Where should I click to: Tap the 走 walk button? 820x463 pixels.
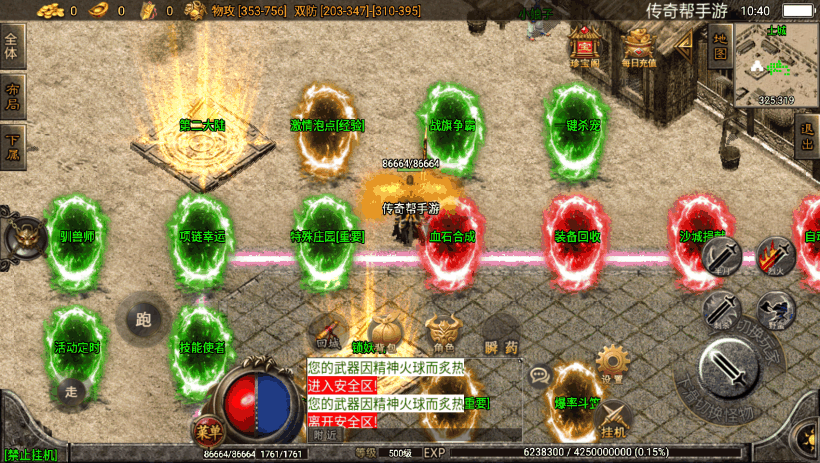[x=70, y=390]
